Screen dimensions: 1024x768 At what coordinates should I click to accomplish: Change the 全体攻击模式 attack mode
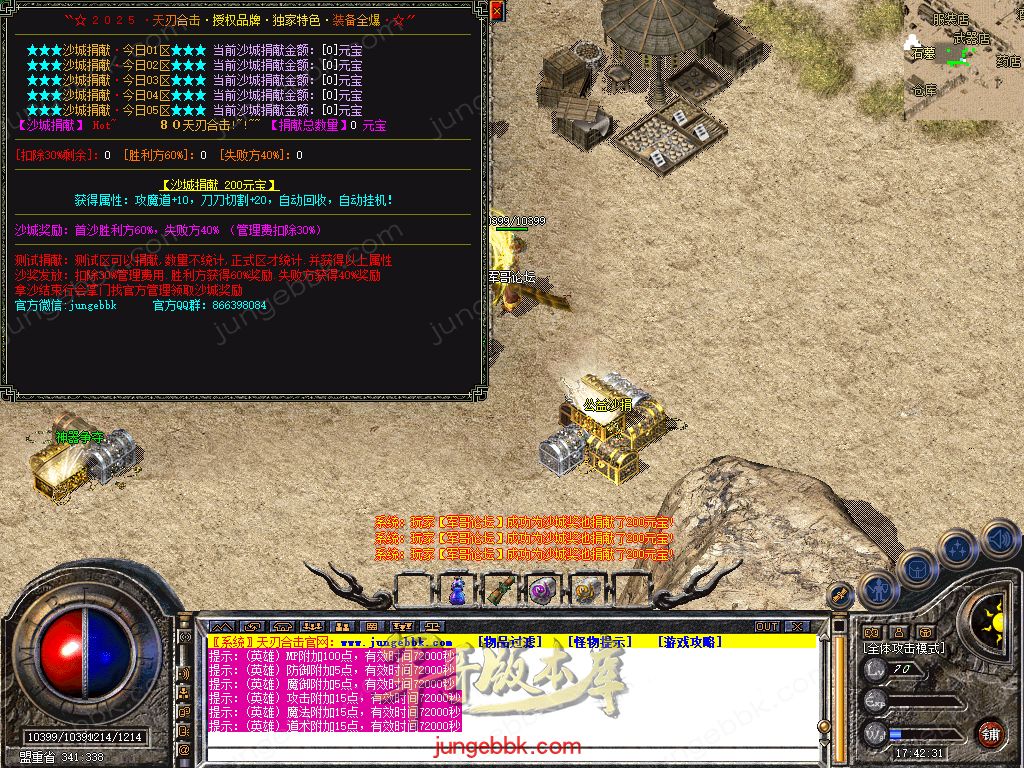pos(904,648)
